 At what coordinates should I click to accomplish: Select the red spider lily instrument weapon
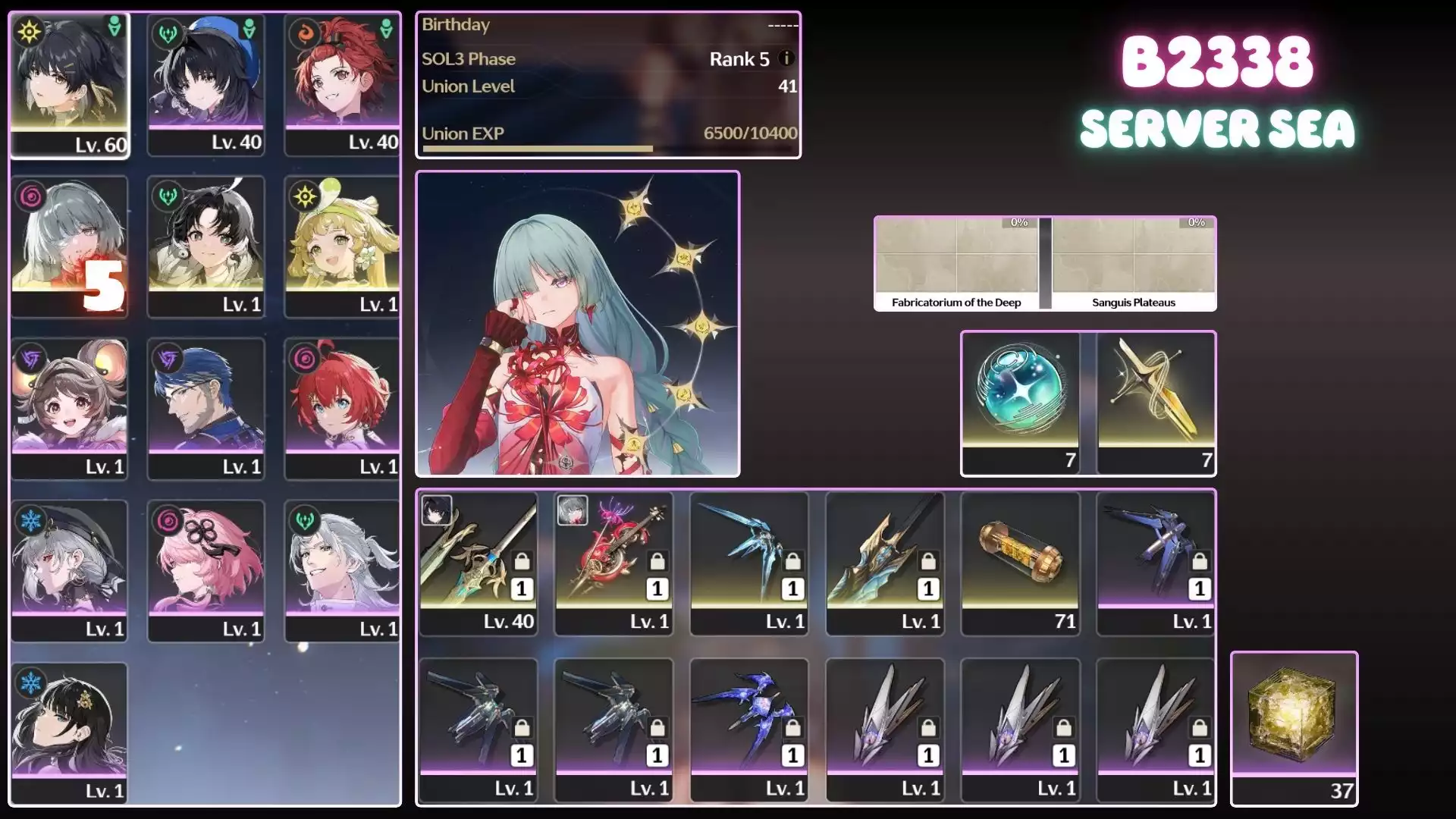click(613, 563)
